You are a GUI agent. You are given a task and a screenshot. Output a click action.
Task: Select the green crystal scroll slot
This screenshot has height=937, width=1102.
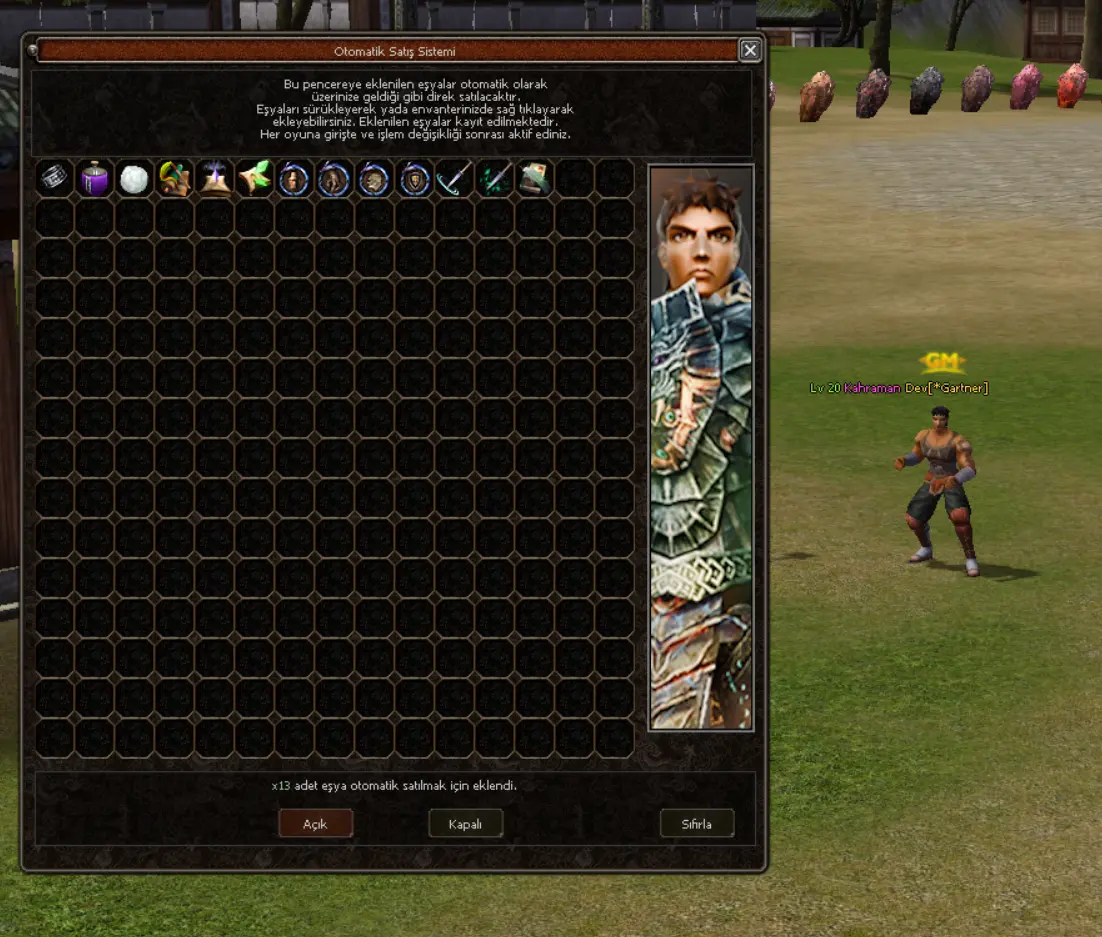(255, 179)
